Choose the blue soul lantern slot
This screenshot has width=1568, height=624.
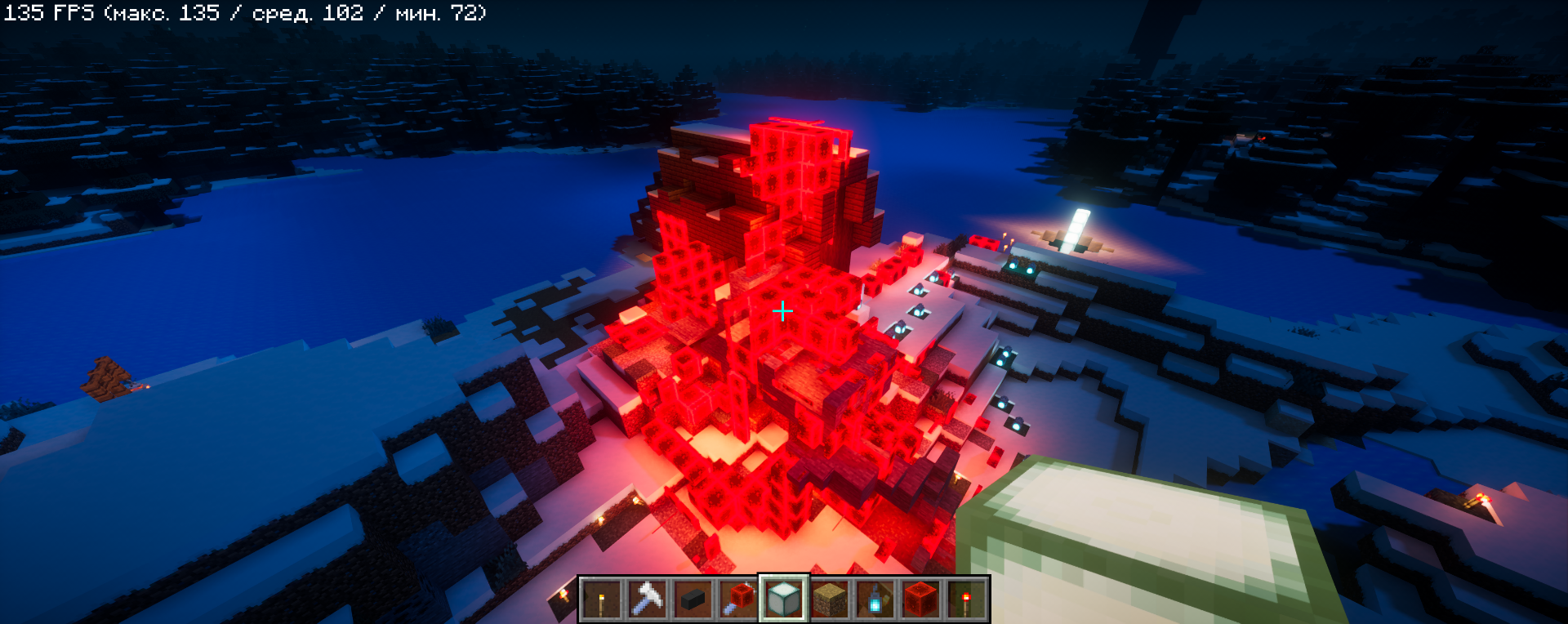[x=875, y=599]
